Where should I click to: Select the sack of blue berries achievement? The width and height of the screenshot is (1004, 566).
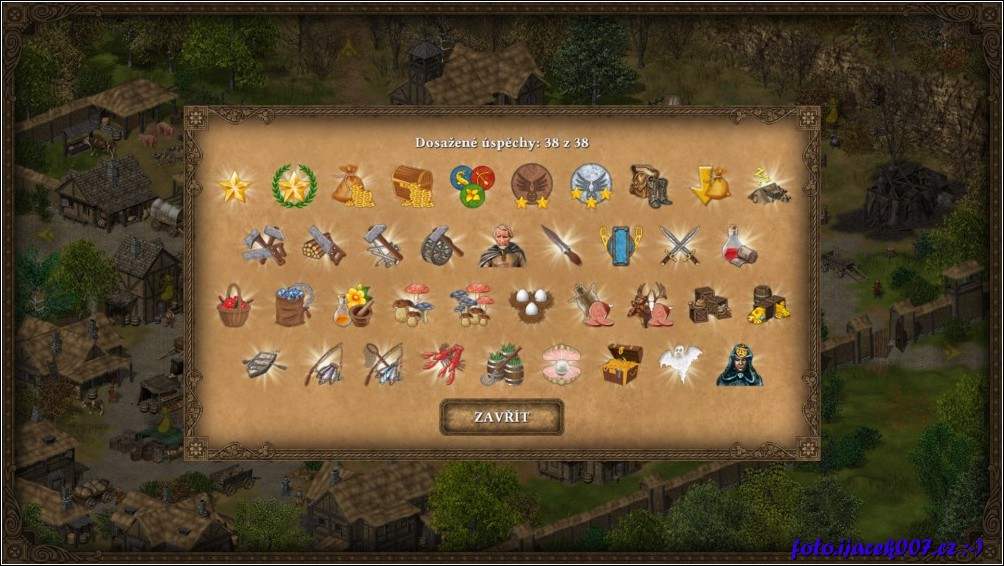point(293,304)
